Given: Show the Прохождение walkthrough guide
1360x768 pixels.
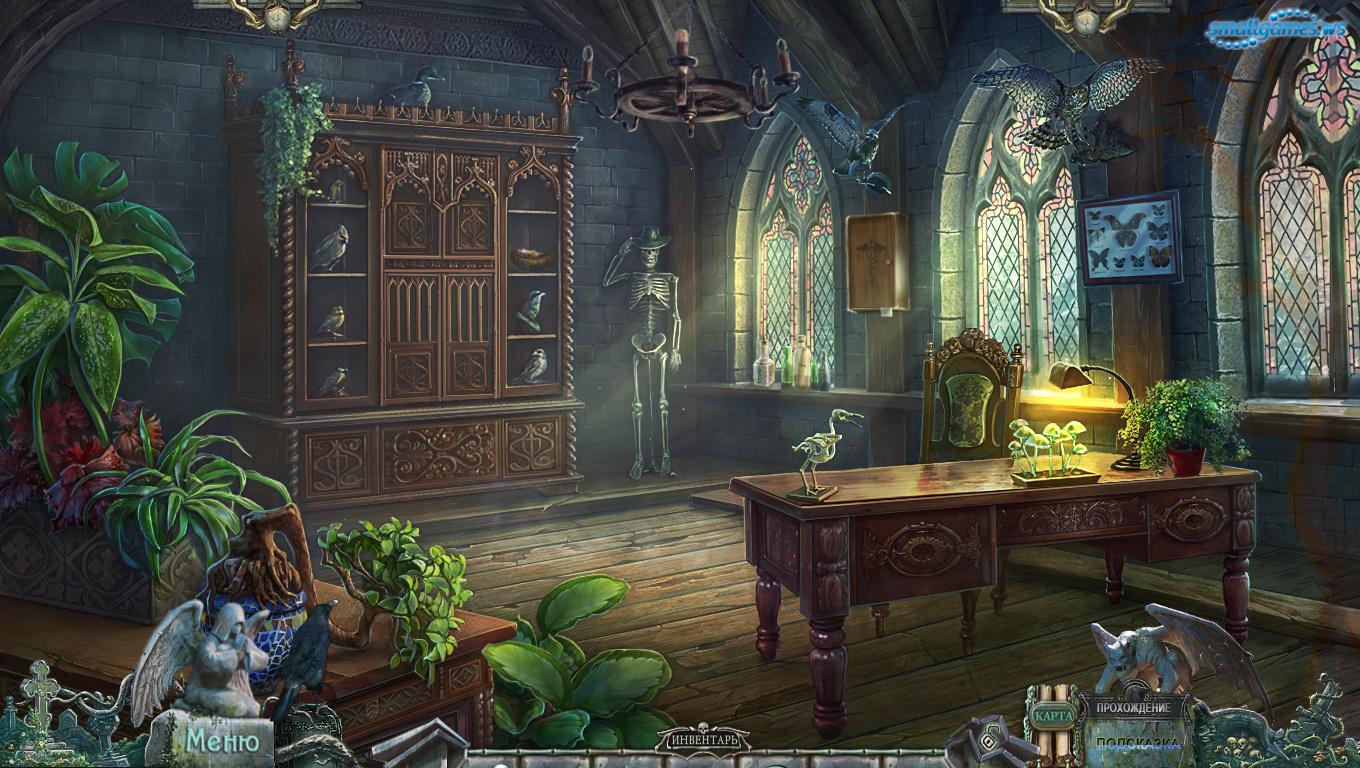Looking at the screenshot, I should (1133, 708).
